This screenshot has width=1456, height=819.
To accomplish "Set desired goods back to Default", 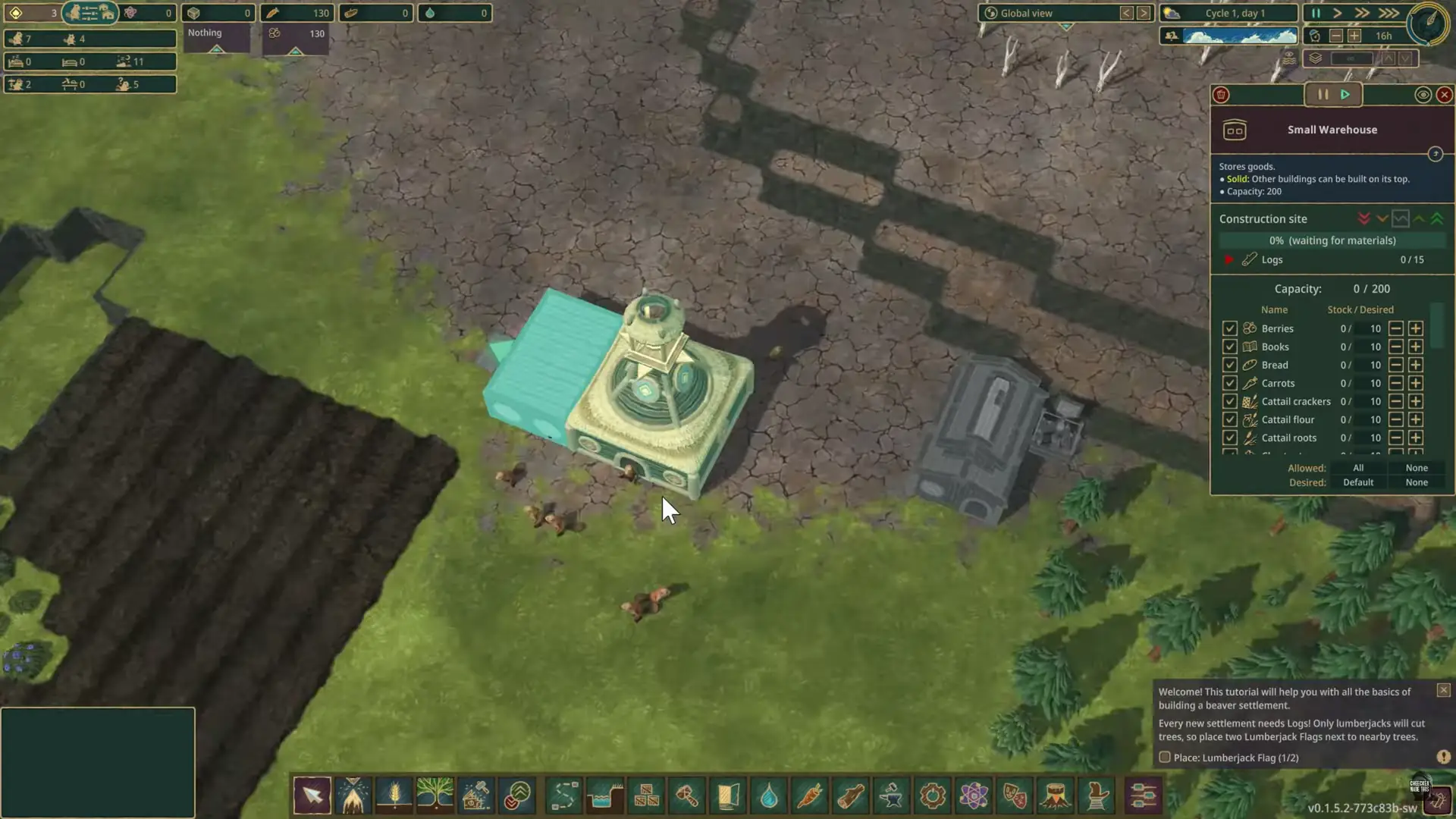I will coord(1358,482).
